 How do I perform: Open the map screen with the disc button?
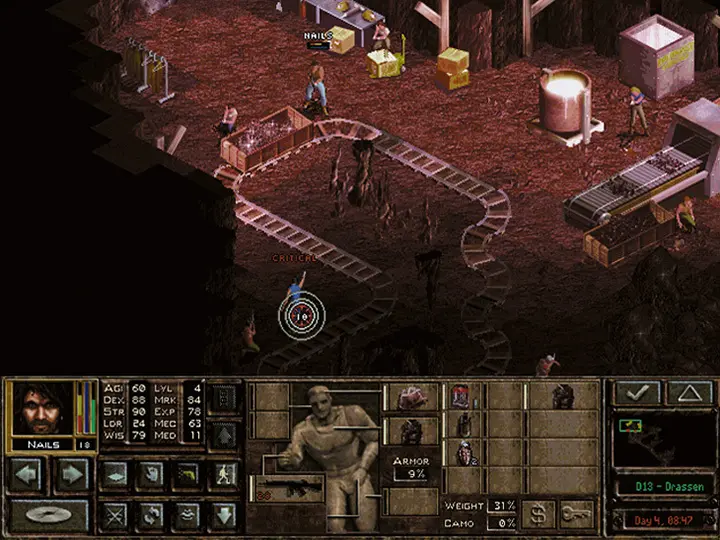(49, 515)
